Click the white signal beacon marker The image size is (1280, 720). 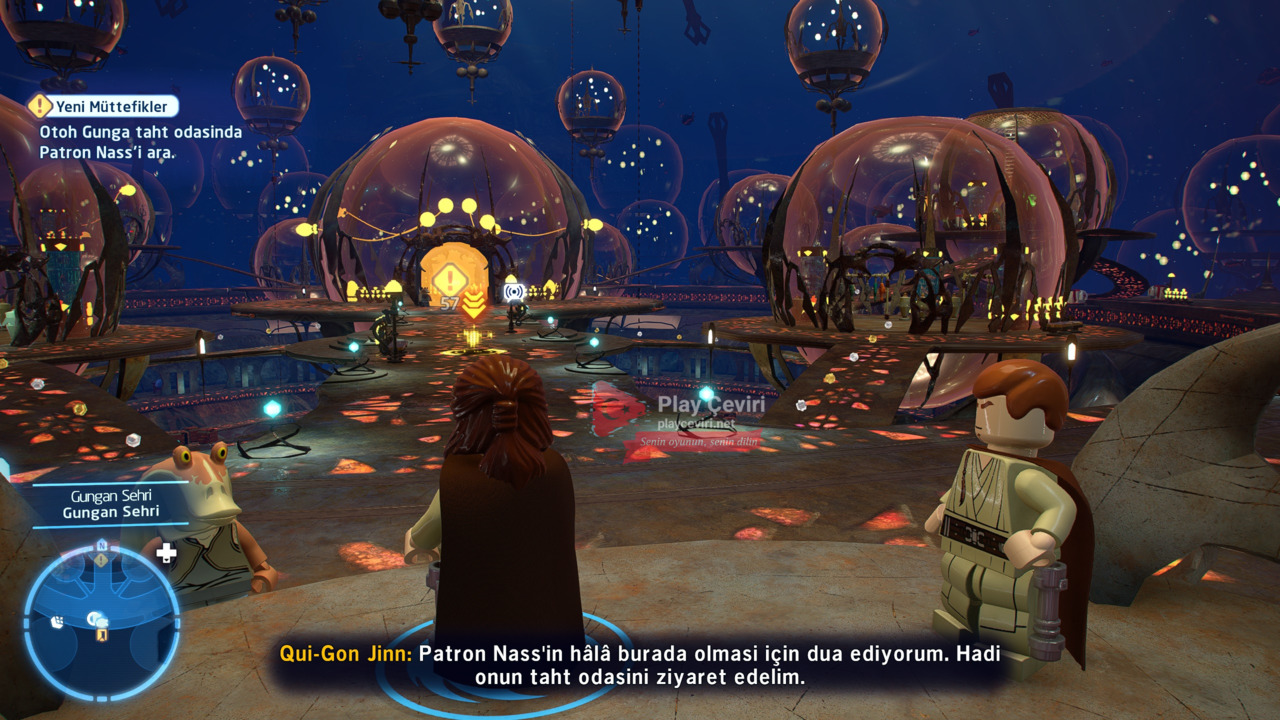[x=513, y=292]
